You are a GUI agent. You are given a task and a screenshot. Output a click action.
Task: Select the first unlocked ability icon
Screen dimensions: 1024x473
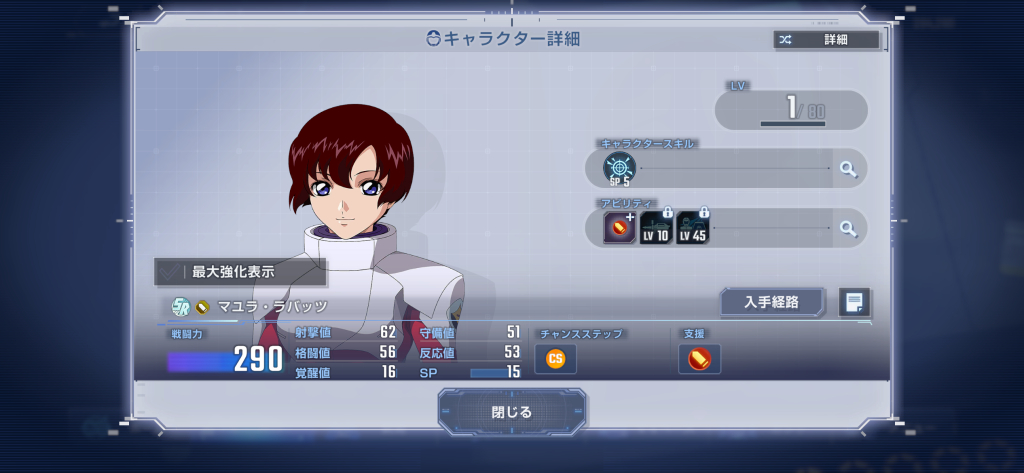click(619, 229)
